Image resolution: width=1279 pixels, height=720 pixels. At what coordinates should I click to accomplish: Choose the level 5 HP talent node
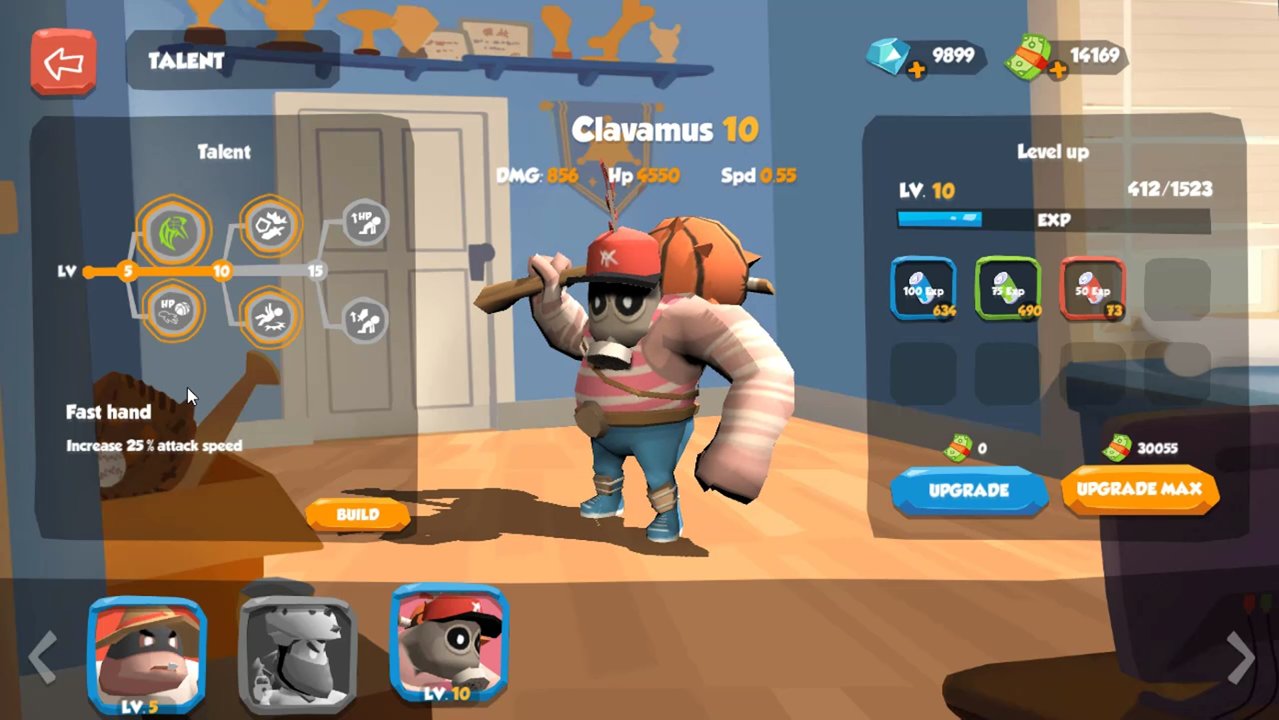click(x=174, y=311)
